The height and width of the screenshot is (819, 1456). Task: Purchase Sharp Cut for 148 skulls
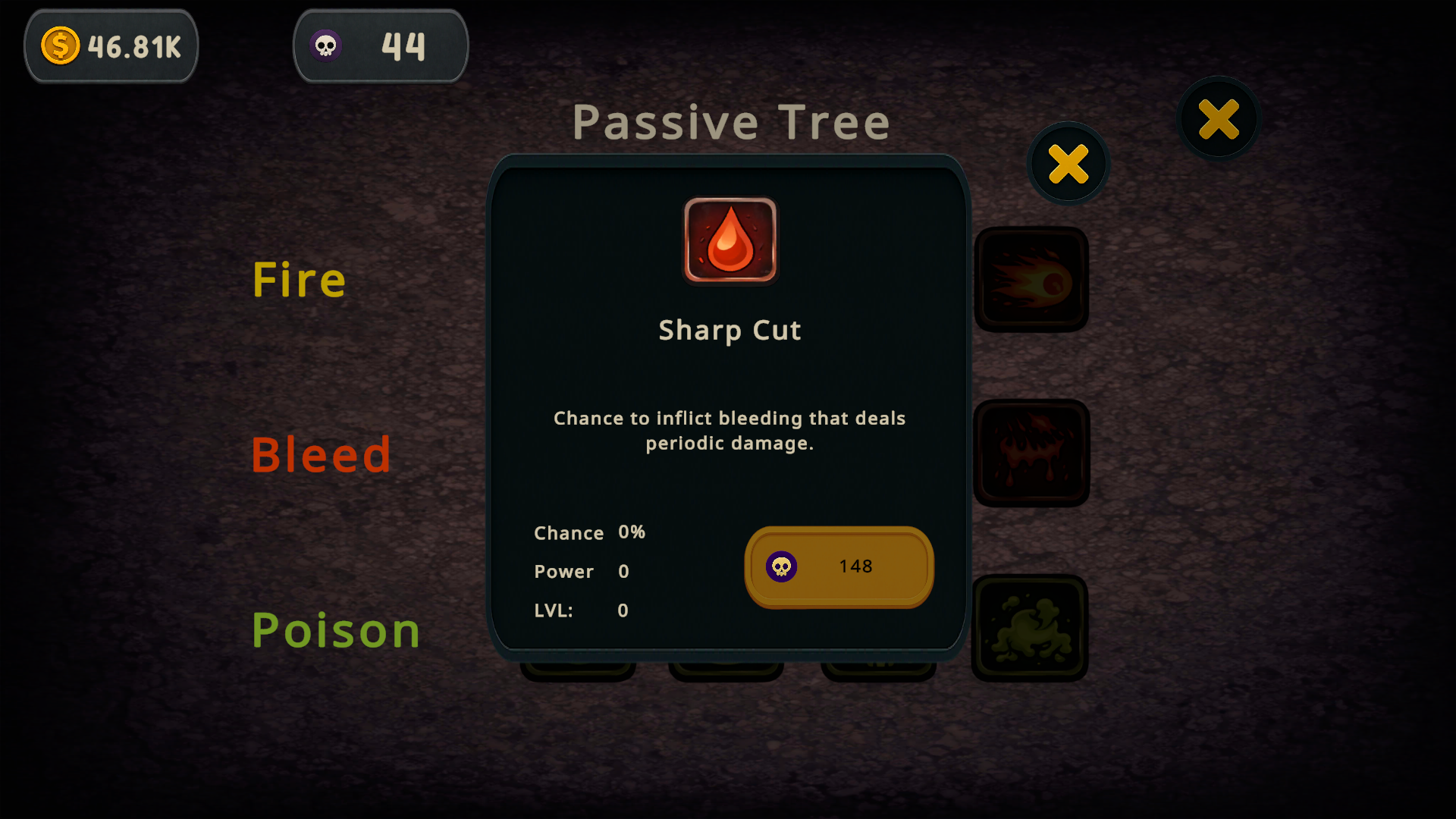click(838, 566)
